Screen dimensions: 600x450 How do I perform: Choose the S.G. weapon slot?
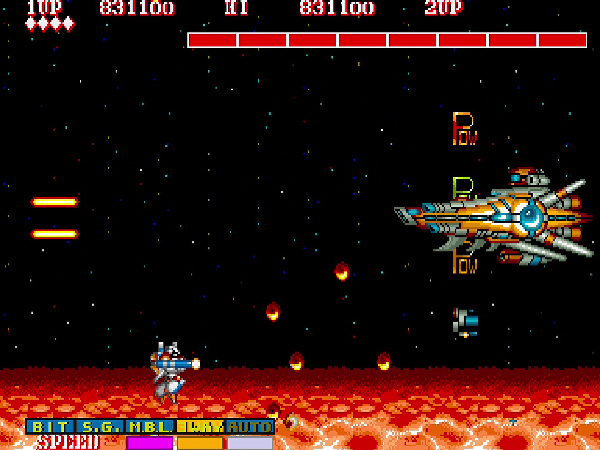pyautogui.click(x=101, y=427)
